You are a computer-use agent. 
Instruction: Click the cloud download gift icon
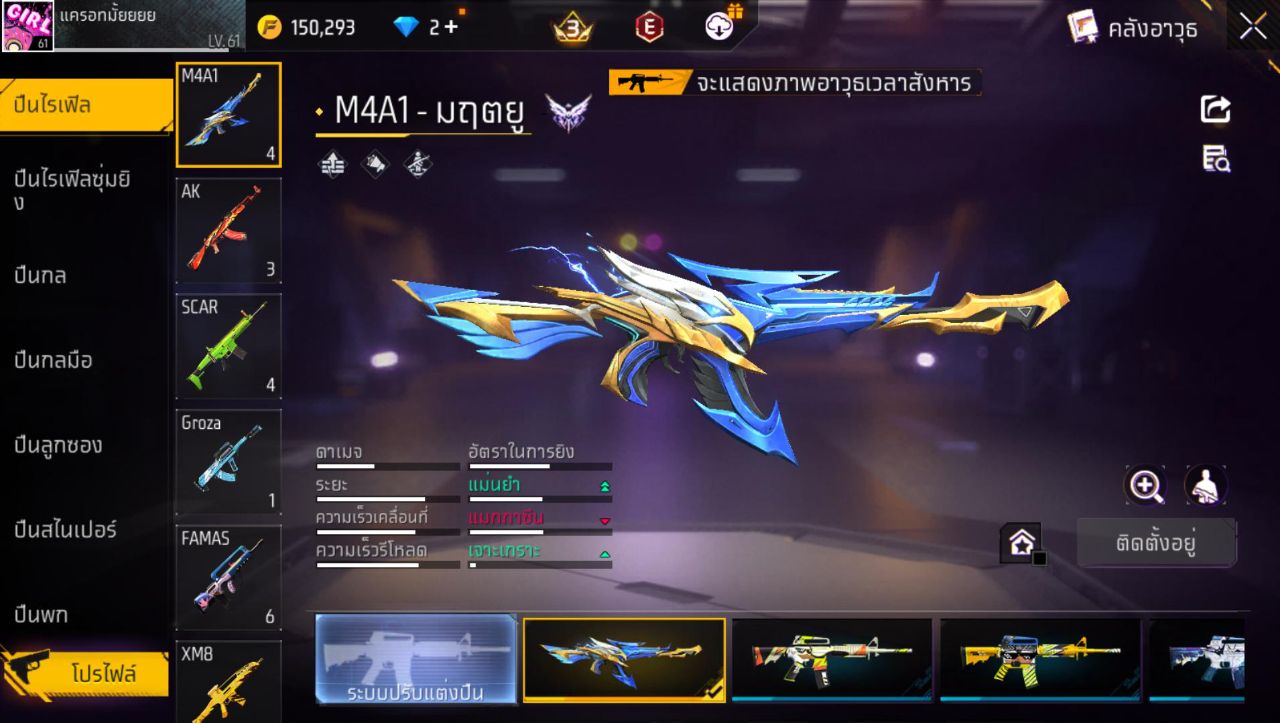click(718, 27)
